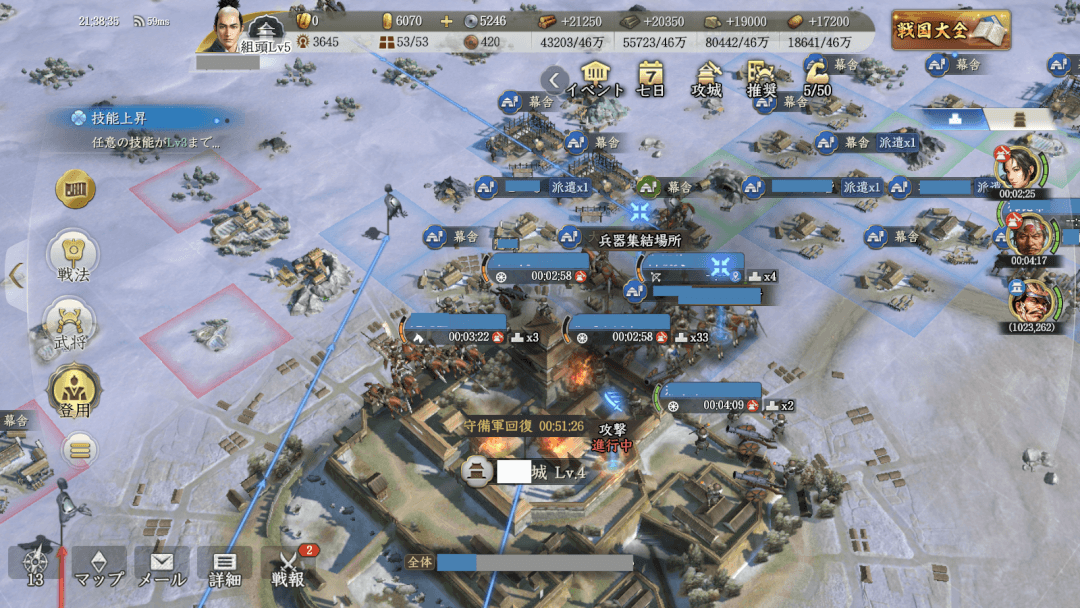Collapse the top icon row with the arrow
Screen dimensions: 1080x608
click(554, 79)
